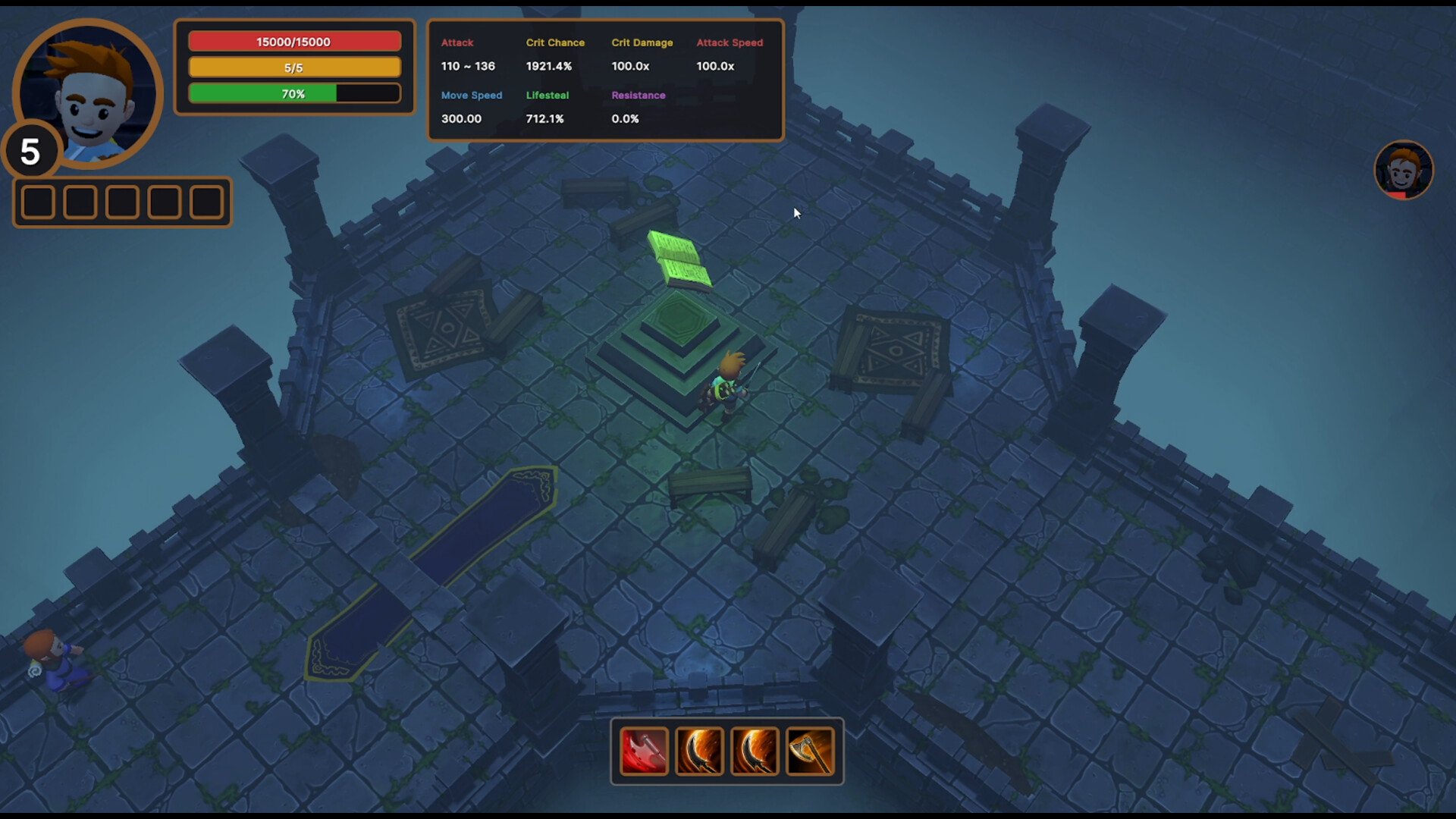Click the Lifesteal 712.1% stat

(x=545, y=118)
